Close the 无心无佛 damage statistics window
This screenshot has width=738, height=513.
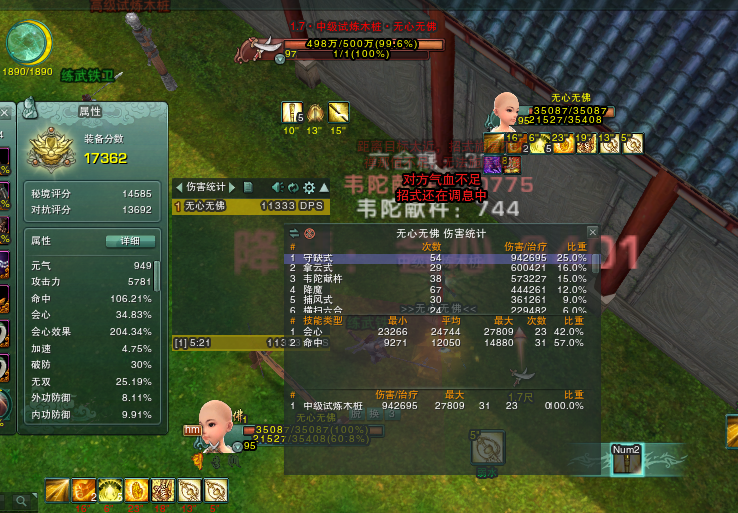(592, 232)
